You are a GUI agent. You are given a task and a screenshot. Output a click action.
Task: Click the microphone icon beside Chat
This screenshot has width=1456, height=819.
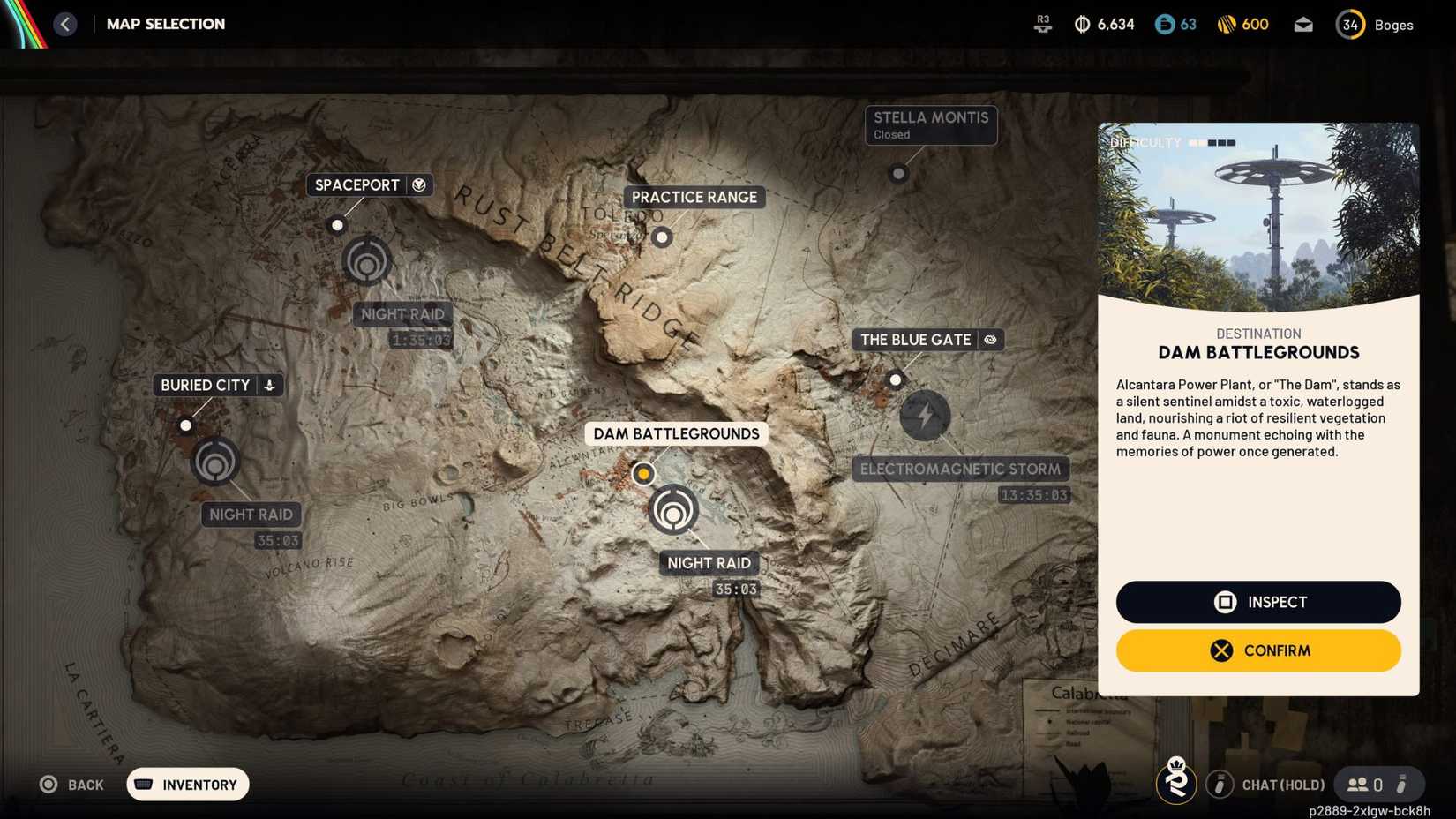1220,784
